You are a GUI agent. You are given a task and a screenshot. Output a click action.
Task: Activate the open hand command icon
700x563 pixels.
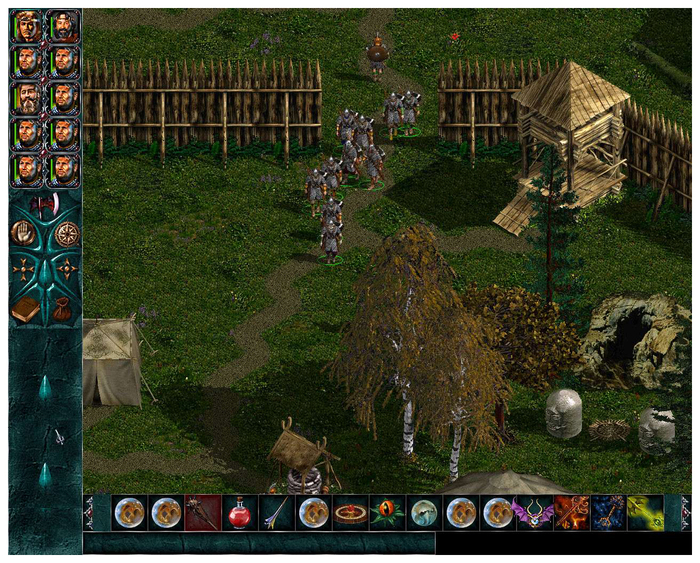tap(23, 234)
